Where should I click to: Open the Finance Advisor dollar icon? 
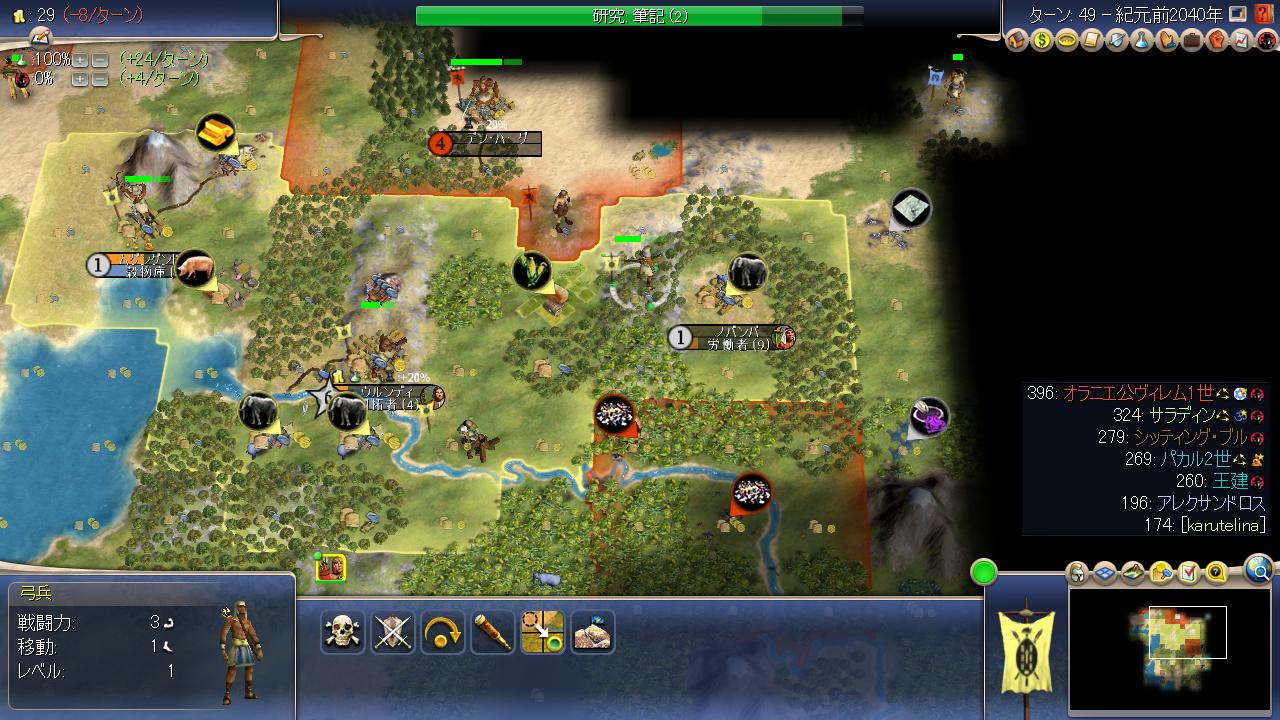click(1042, 41)
